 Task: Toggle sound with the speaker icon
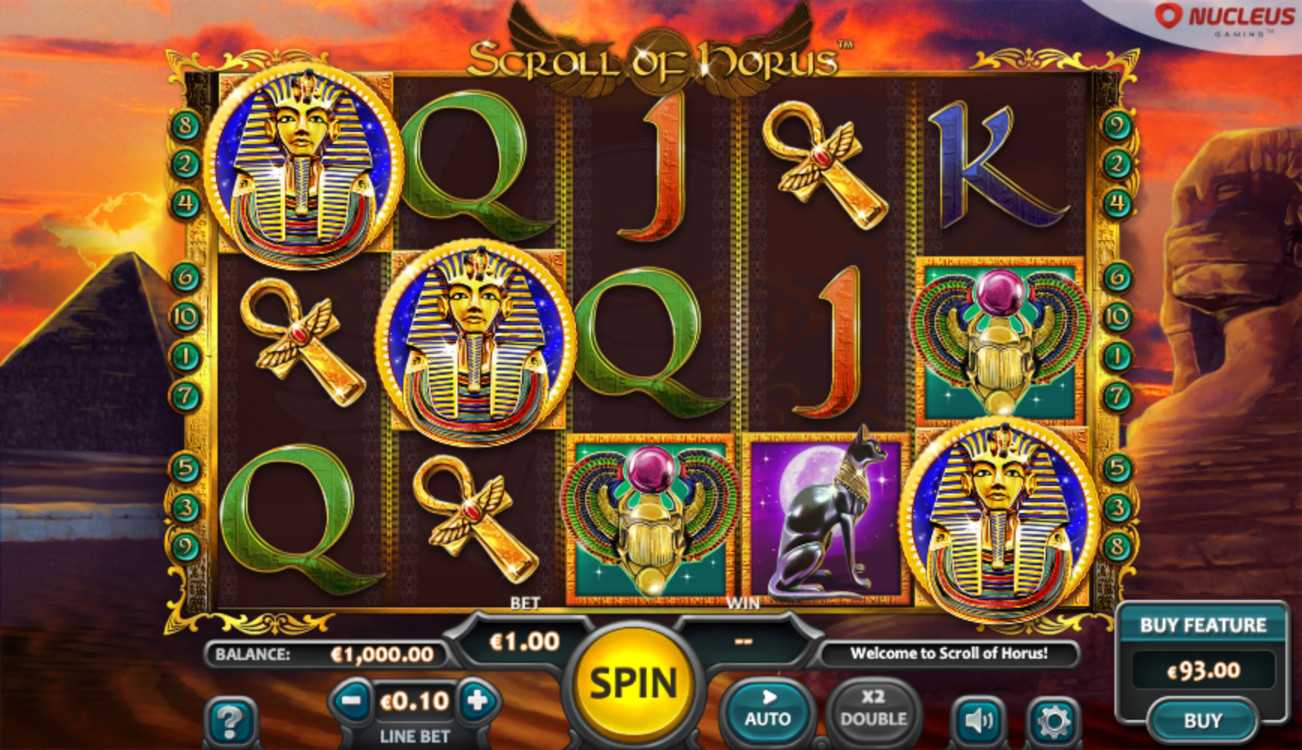pyautogui.click(x=978, y=720)
